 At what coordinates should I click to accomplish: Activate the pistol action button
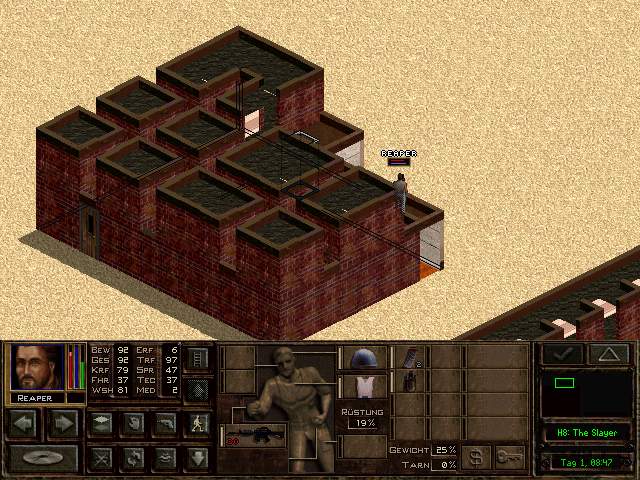point(165,423)
